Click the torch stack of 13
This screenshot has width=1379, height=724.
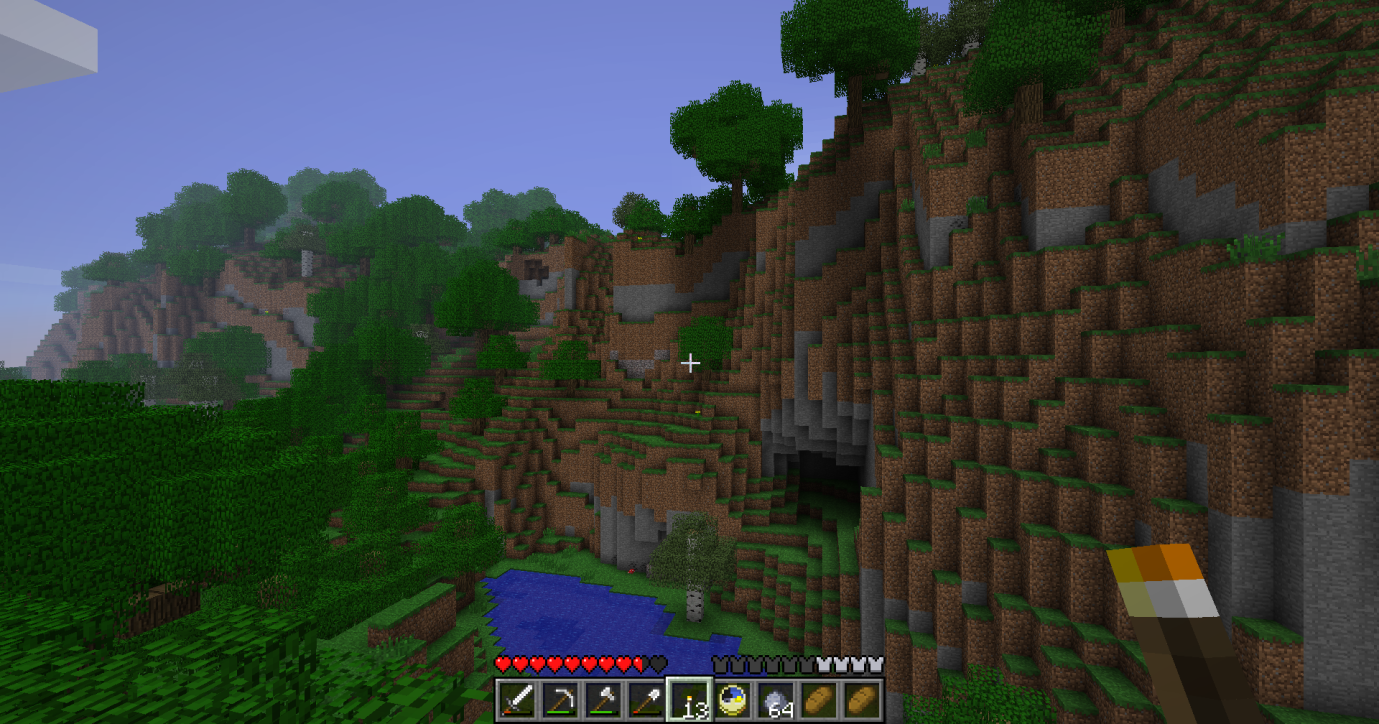690,700
